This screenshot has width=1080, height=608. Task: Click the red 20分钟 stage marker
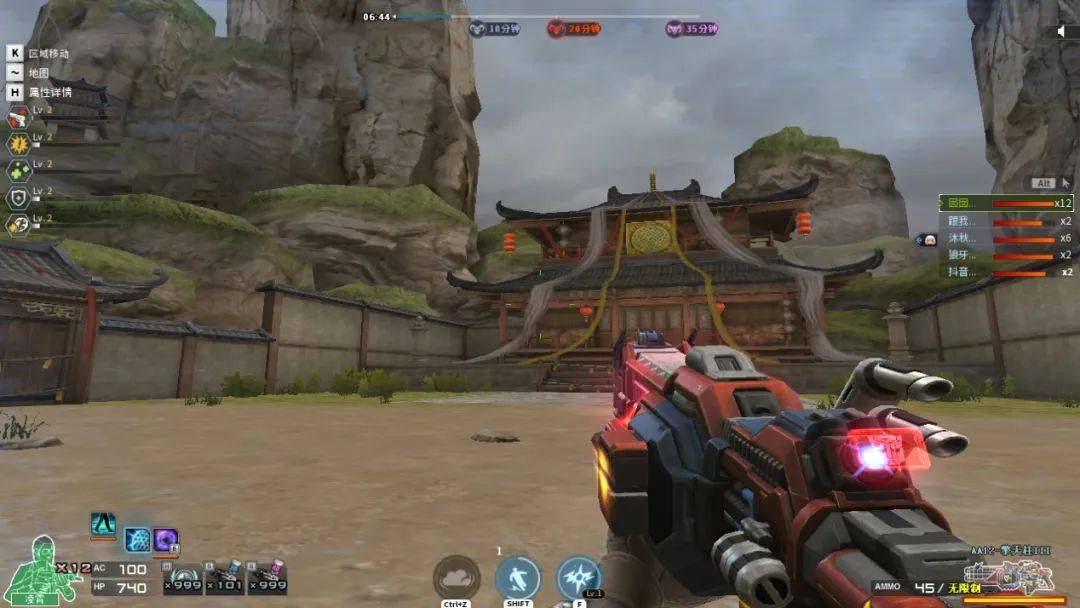(x=572, y=29)
